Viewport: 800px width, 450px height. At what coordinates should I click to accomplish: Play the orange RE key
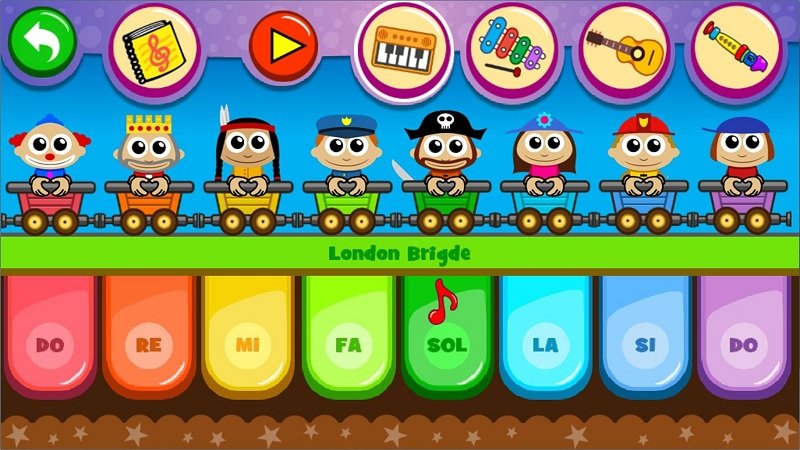pos(149,340)
